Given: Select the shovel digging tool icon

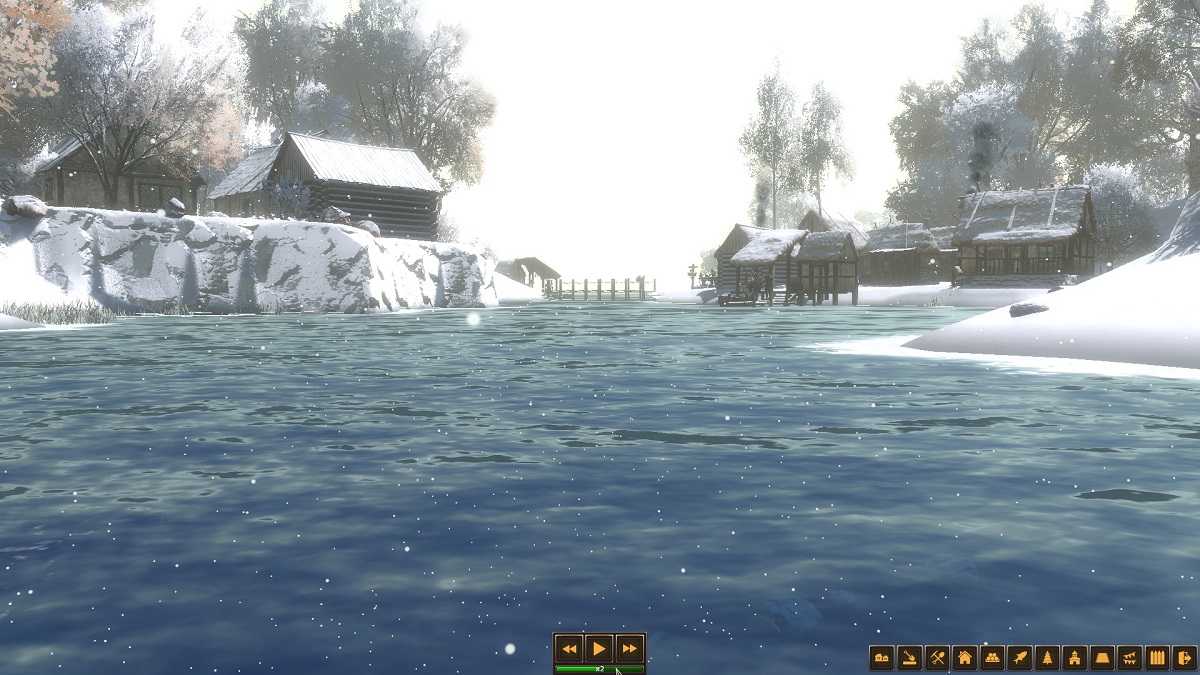Looking at the screenshot, I should tap(909, 658).
